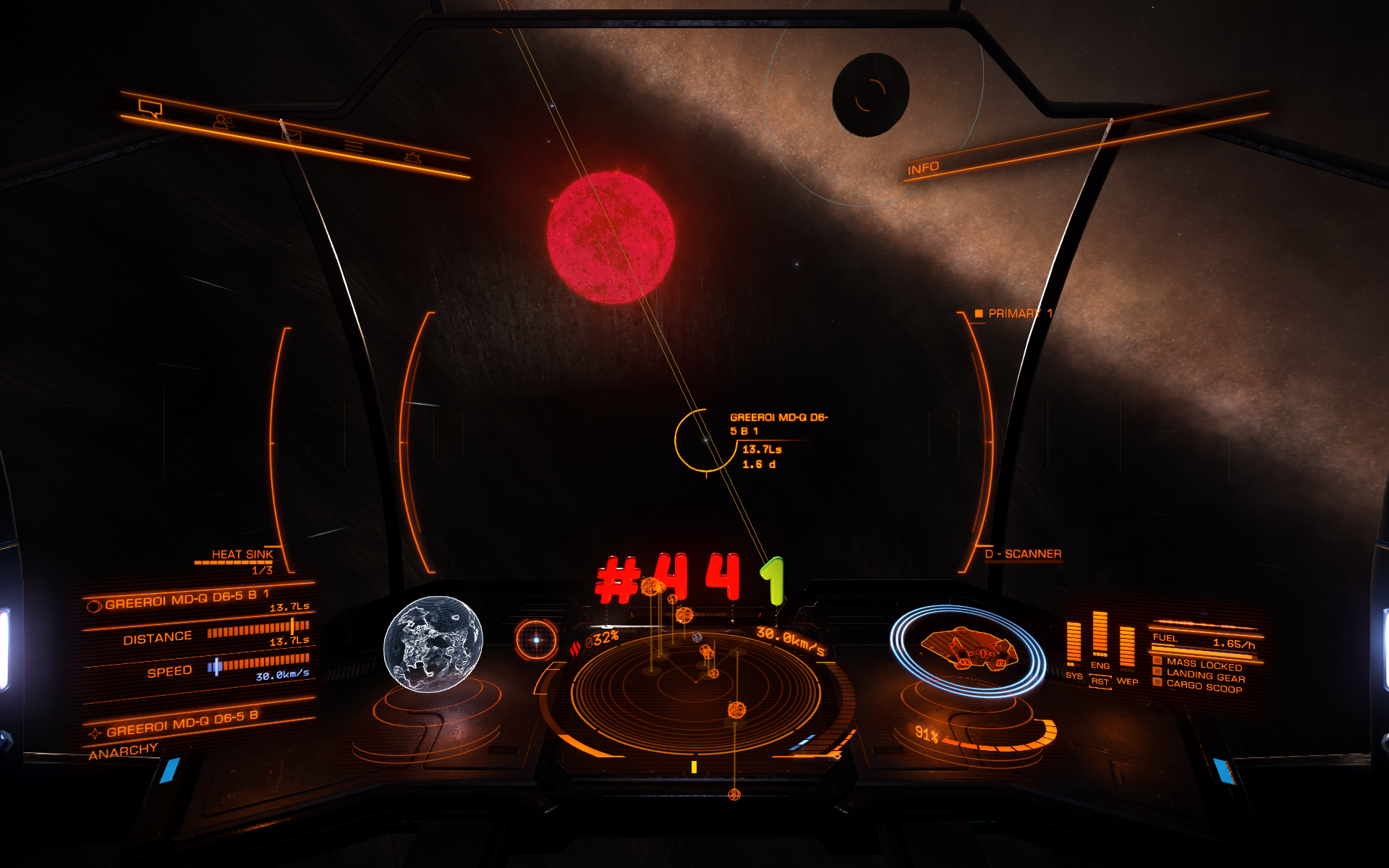Select the D-Scanner fire group entry

pos(1022,554)
